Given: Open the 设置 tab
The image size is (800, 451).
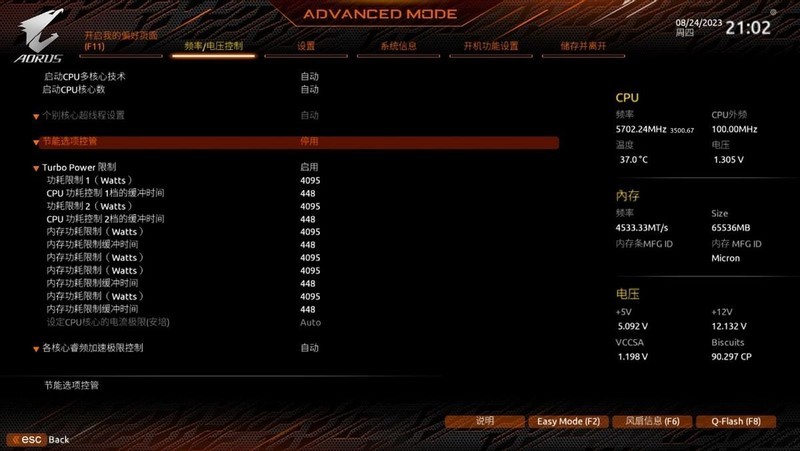Looking at the screenshot, I should [306, 46].
